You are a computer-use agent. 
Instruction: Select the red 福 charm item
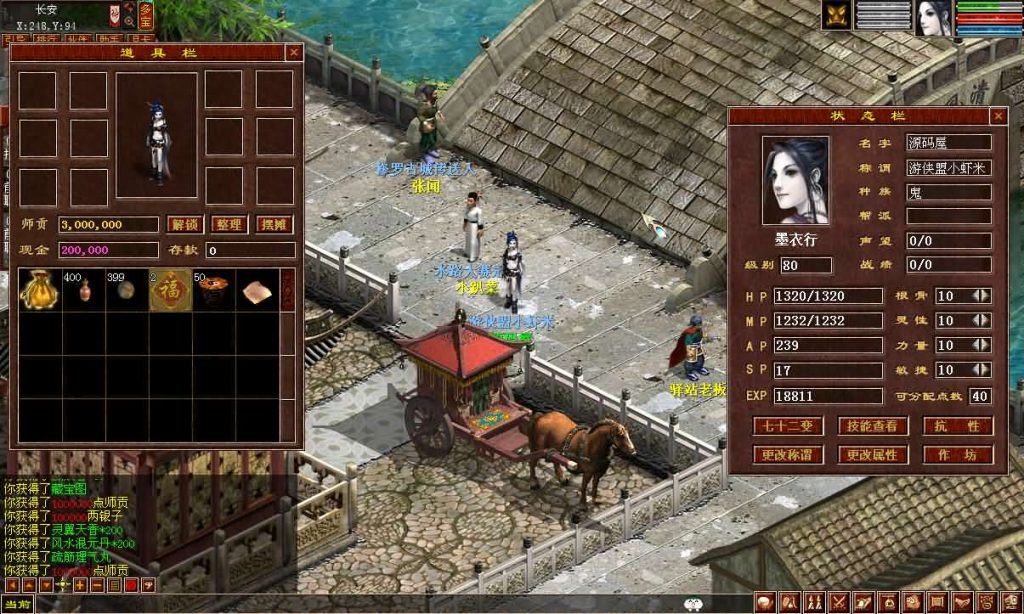[170, 289]
